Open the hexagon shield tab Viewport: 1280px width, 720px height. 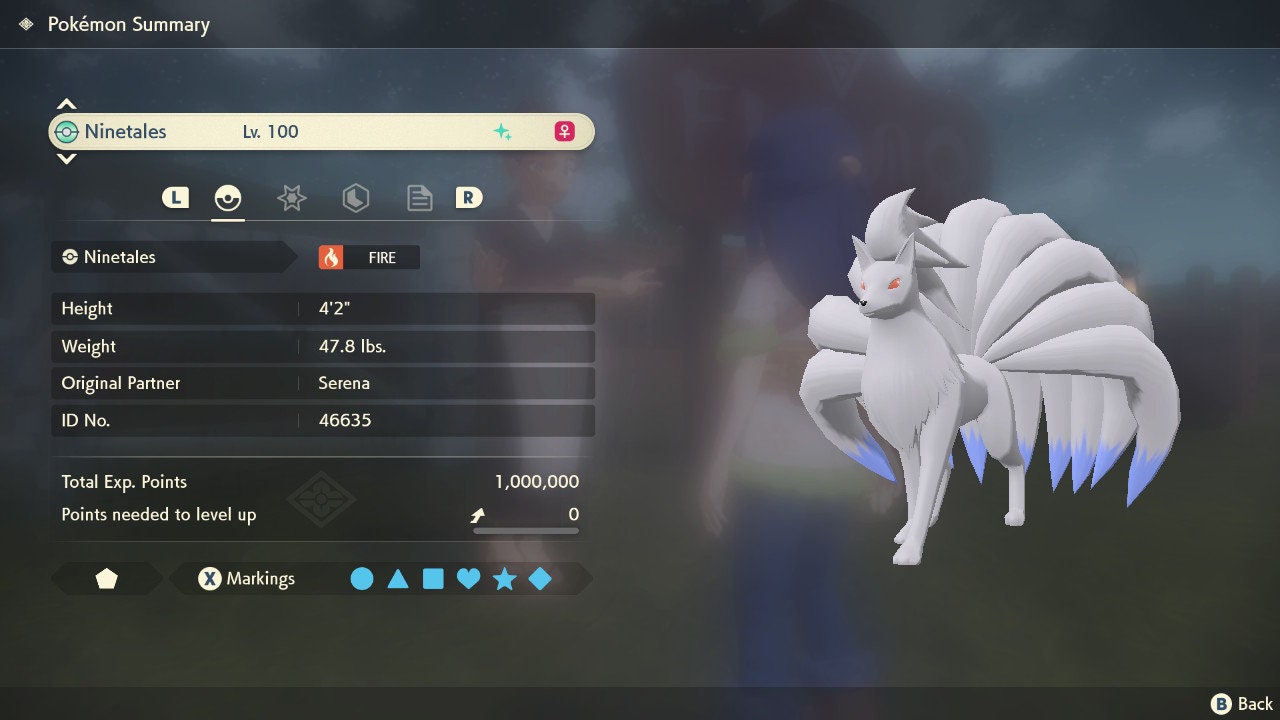coord(355,198)
